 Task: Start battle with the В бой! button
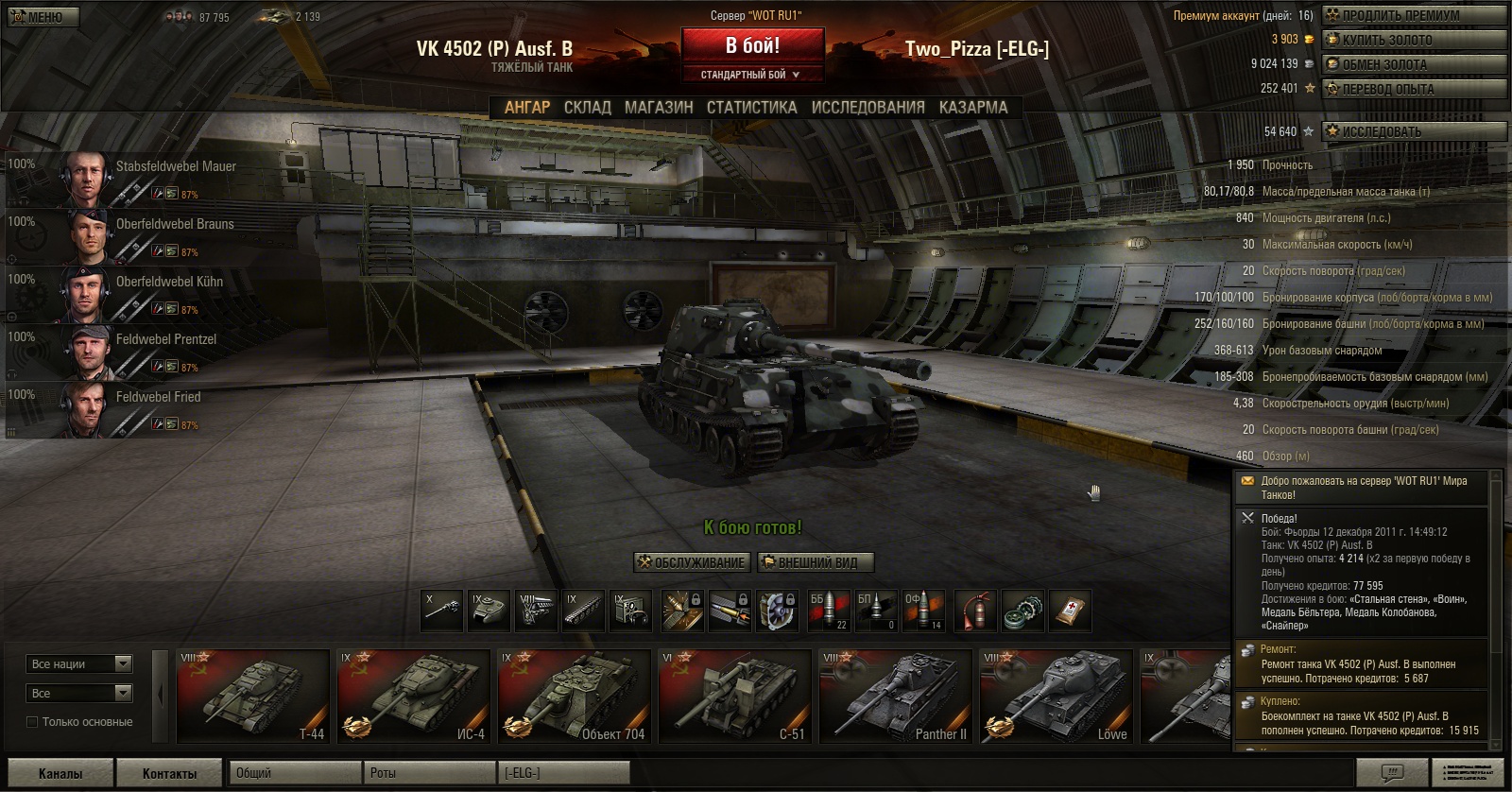[752, 45]
